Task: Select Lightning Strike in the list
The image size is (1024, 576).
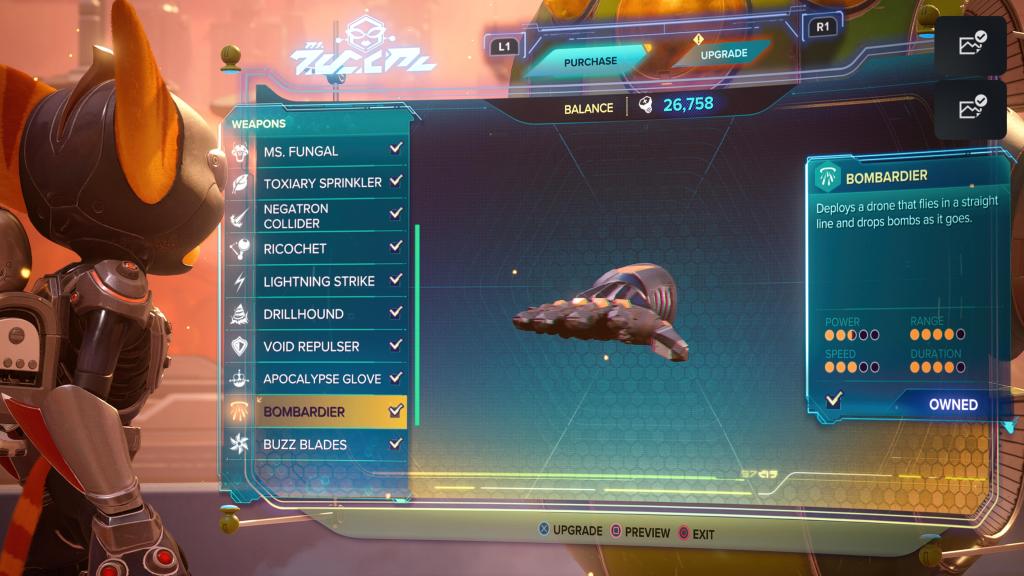Action: pyautogui.click(x=320, y=281)
